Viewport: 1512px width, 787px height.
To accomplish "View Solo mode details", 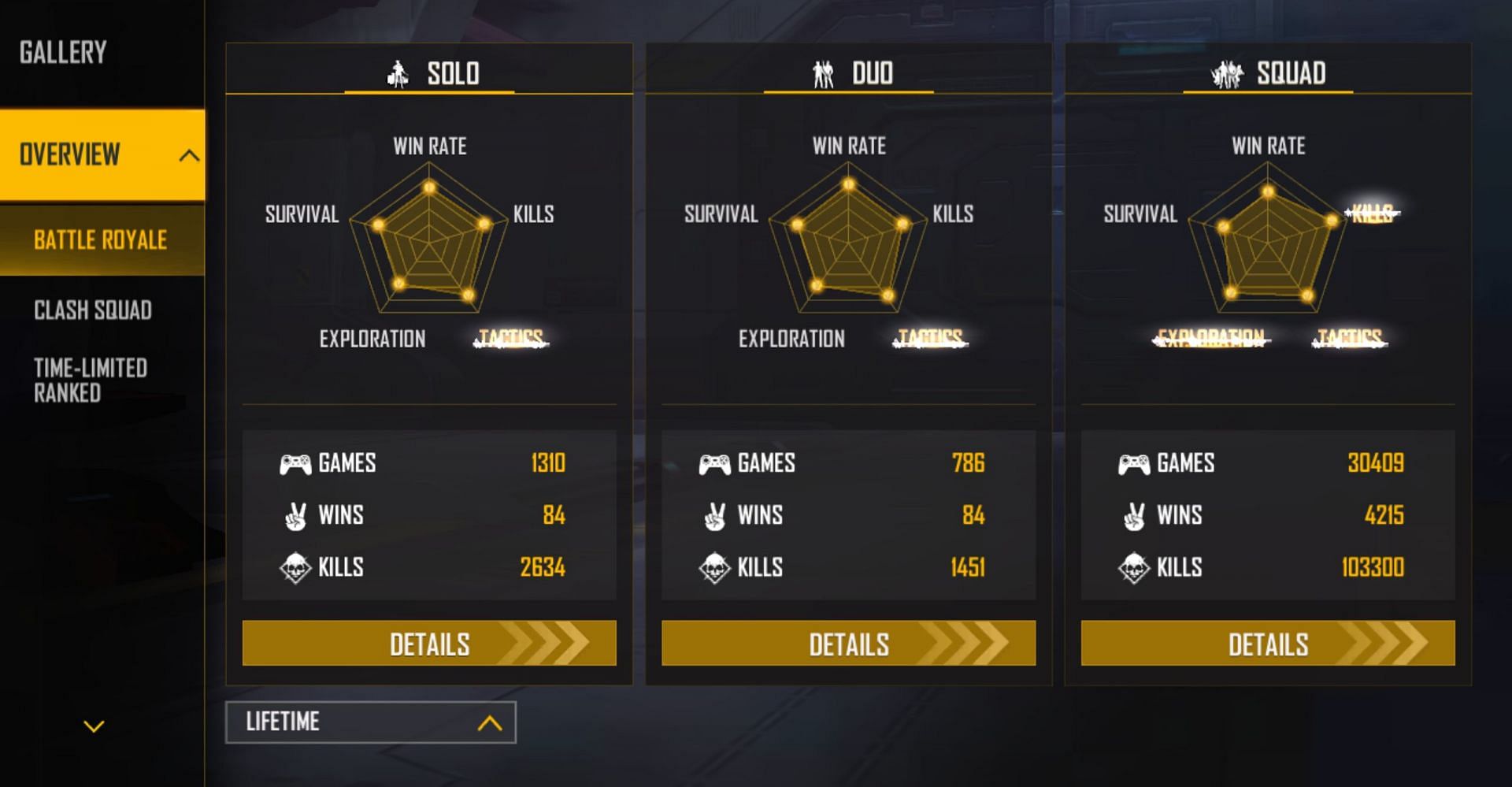I will pyautogui.click(x=429, y=644).
